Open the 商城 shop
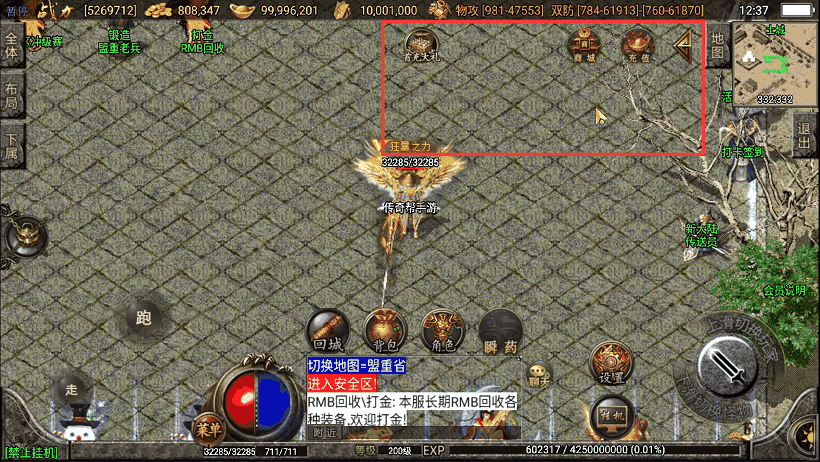 [x=584, y=44]
